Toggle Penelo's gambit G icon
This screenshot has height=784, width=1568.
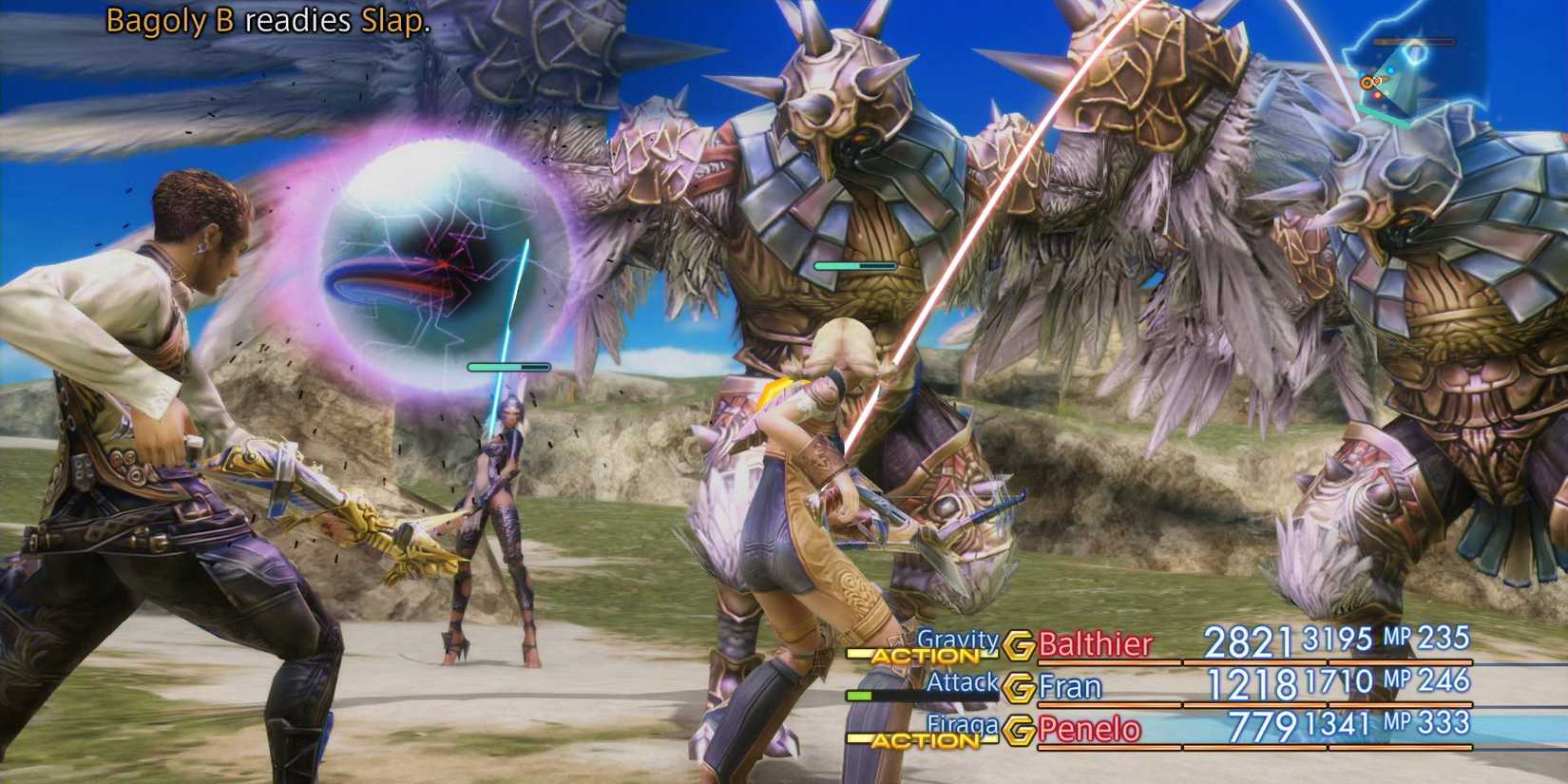(1020, 729)
